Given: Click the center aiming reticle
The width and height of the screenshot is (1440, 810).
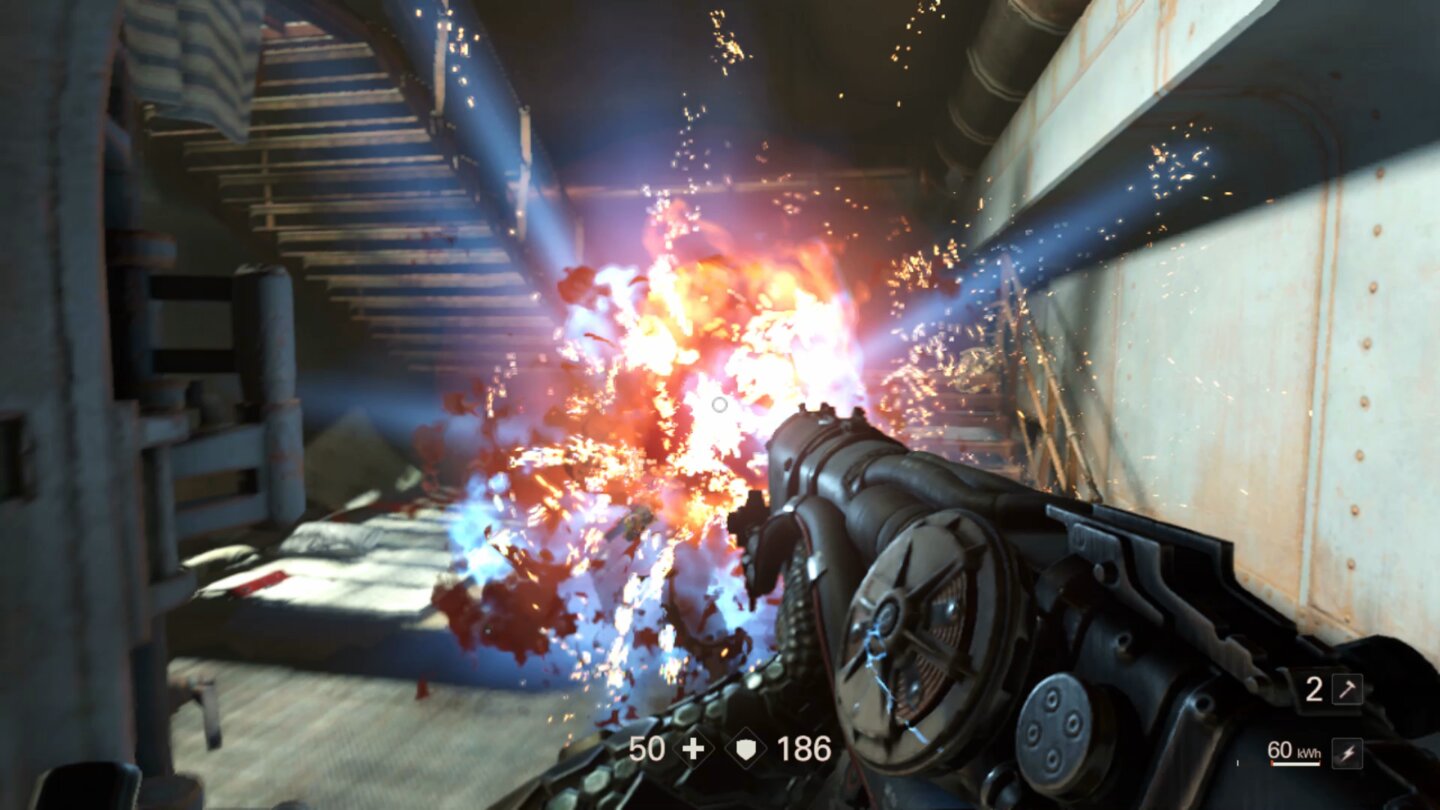Looking at the screenshot, I should click(x=719, y=403).
